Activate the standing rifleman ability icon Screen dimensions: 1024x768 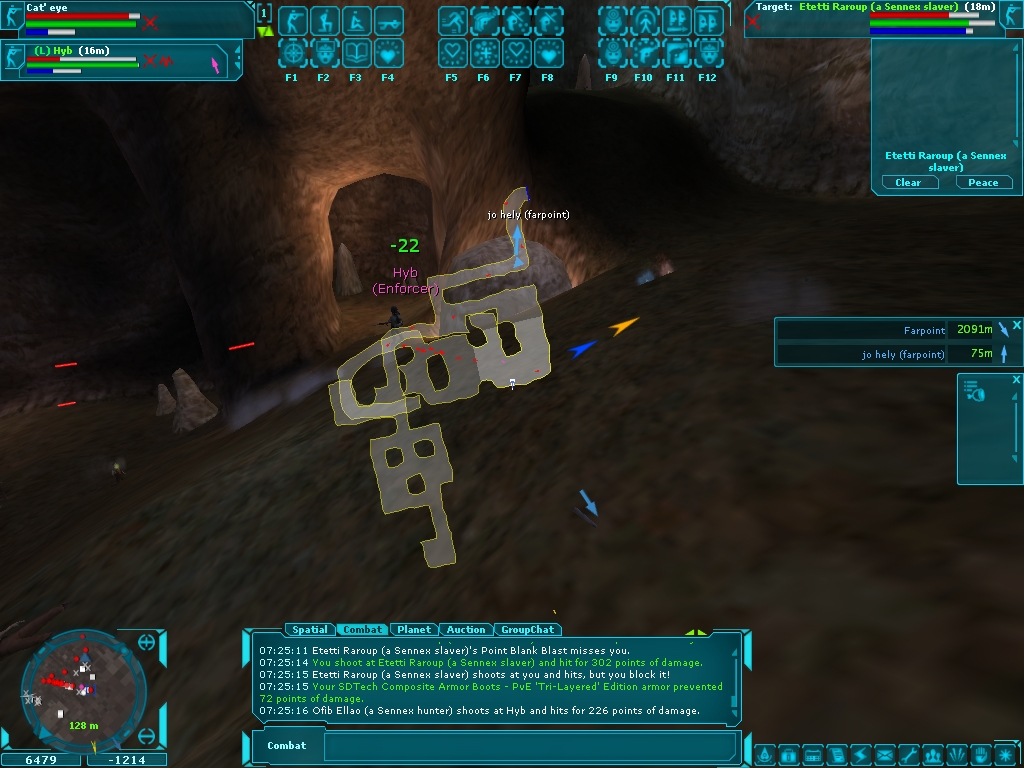tap(292, 21)
